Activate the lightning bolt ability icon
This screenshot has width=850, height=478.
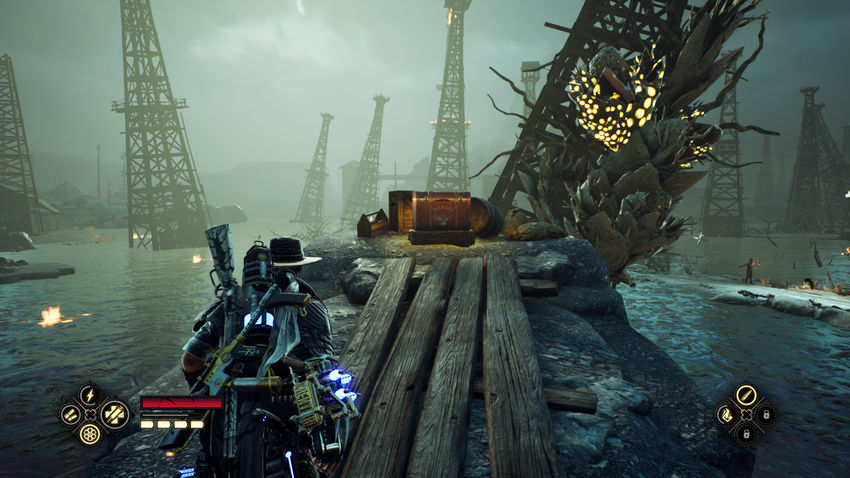pos(89,394)
